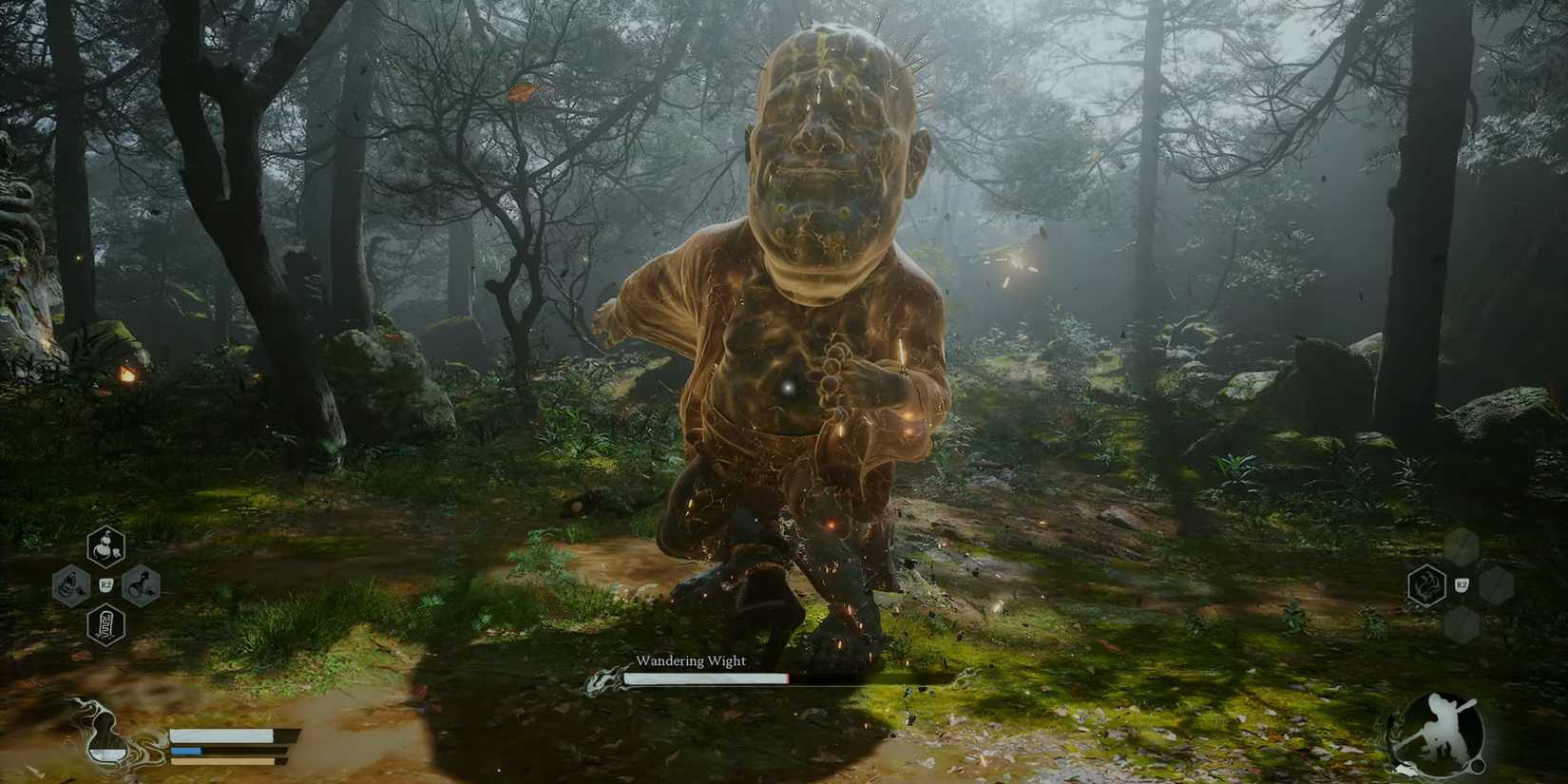This screenshot has height=784, width=1568.
Task: Select the heavy attack hexagon on the right HUD
Action: (x=1427, y=586)
